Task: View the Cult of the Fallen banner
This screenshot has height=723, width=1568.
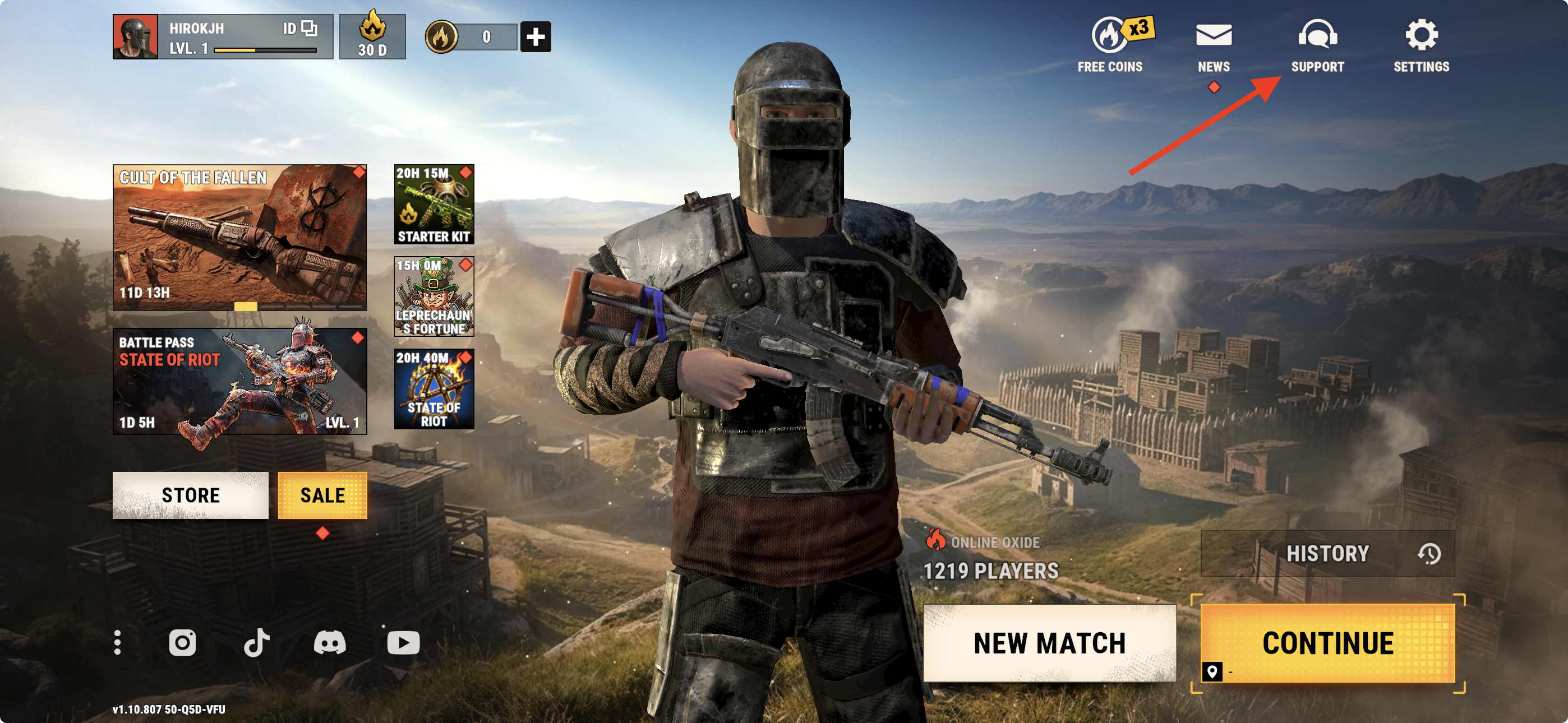Action: point(240,237)
